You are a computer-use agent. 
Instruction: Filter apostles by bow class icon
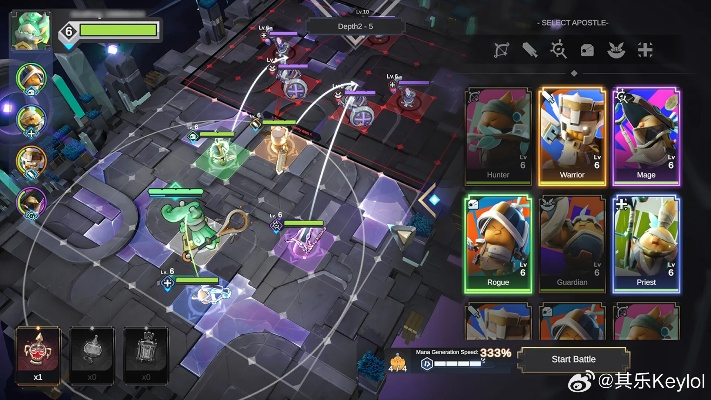tap(502, 49)
